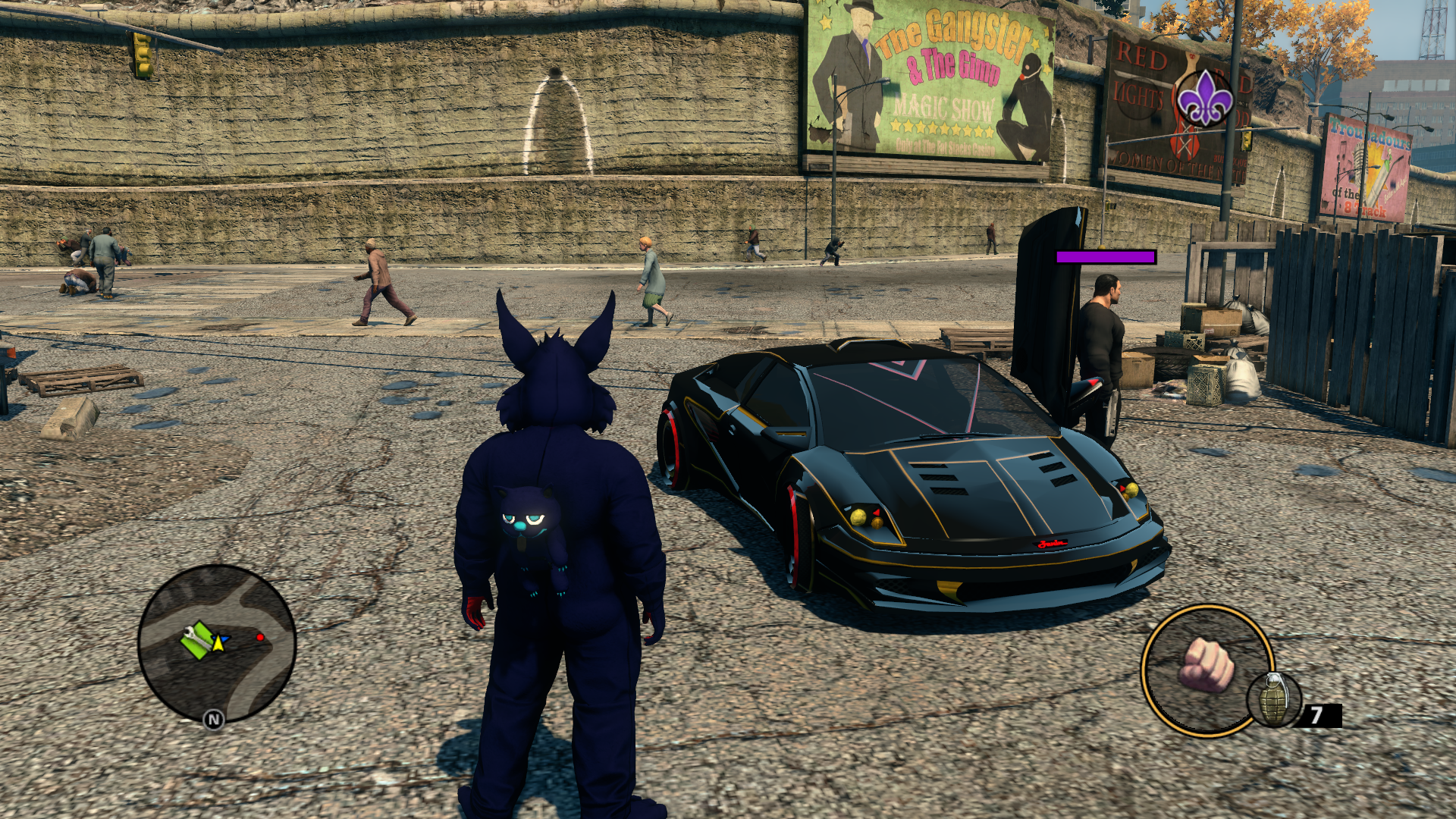Click the red dot marker on minimap

click(x=260, y=638)
